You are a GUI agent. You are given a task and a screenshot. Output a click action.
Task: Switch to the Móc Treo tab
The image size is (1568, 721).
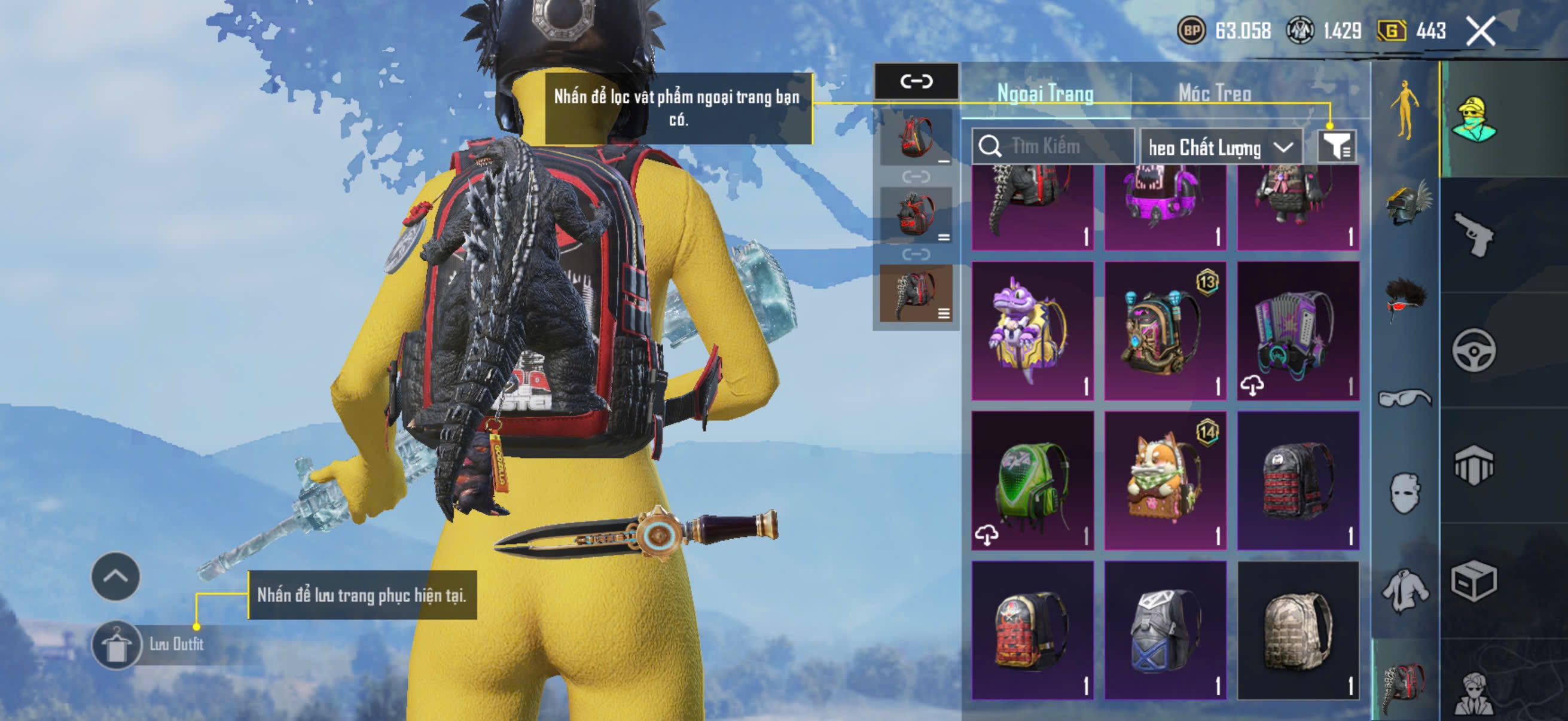(x=1215, y=93)
